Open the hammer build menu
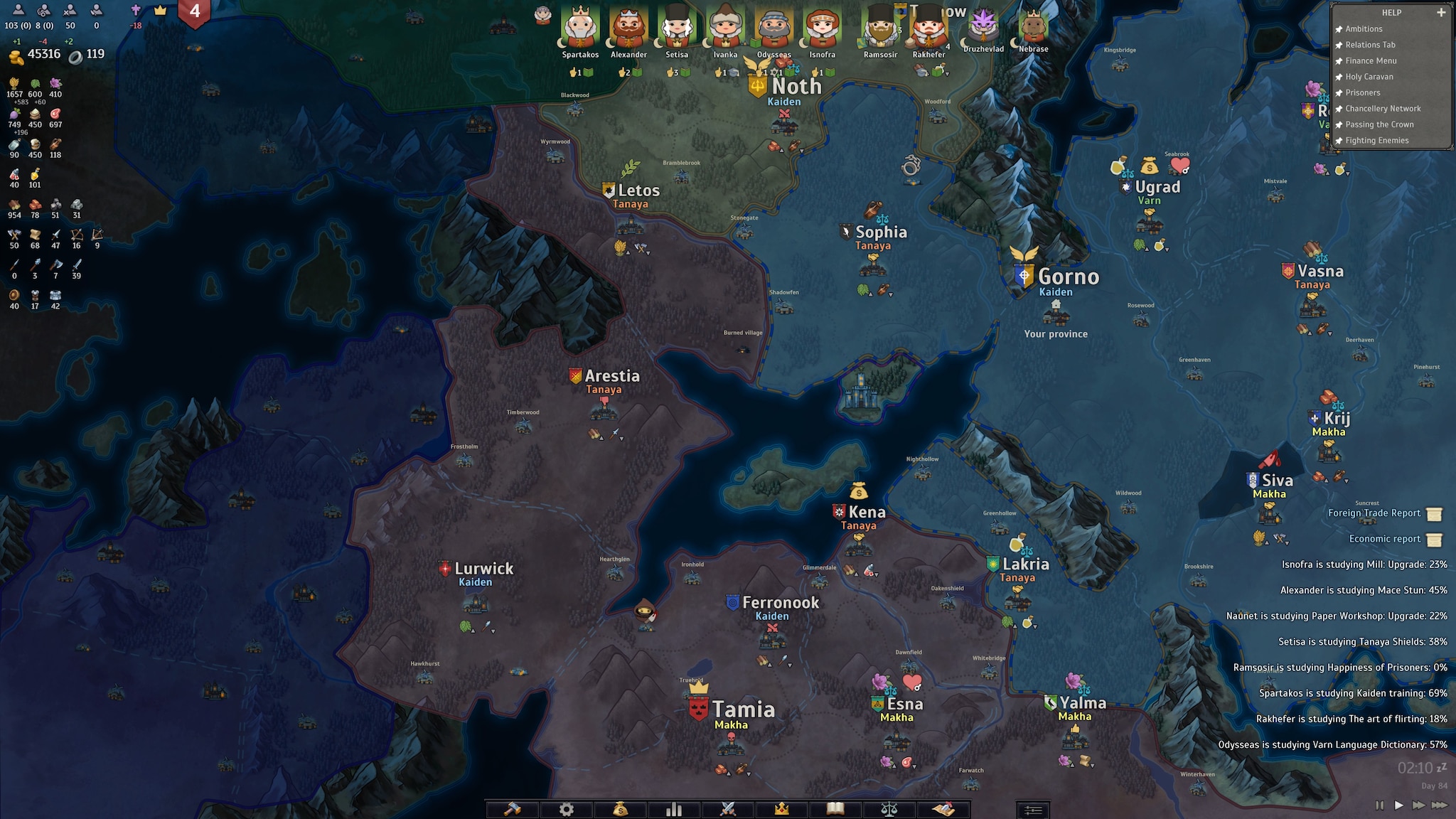1456x819 pixels. 513,809
